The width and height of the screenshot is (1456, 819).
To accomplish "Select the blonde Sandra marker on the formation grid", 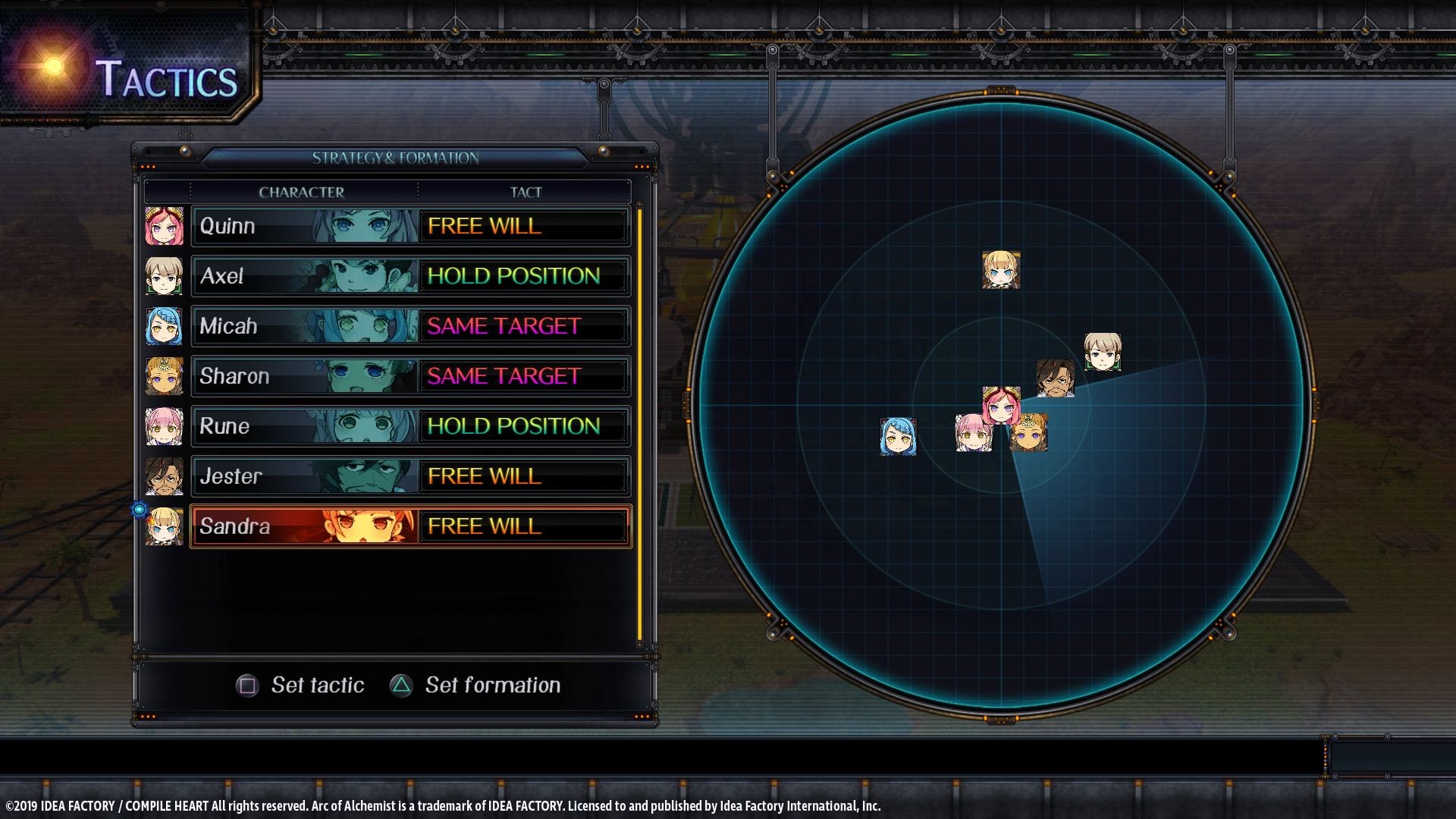I will tap(1001, 270).
